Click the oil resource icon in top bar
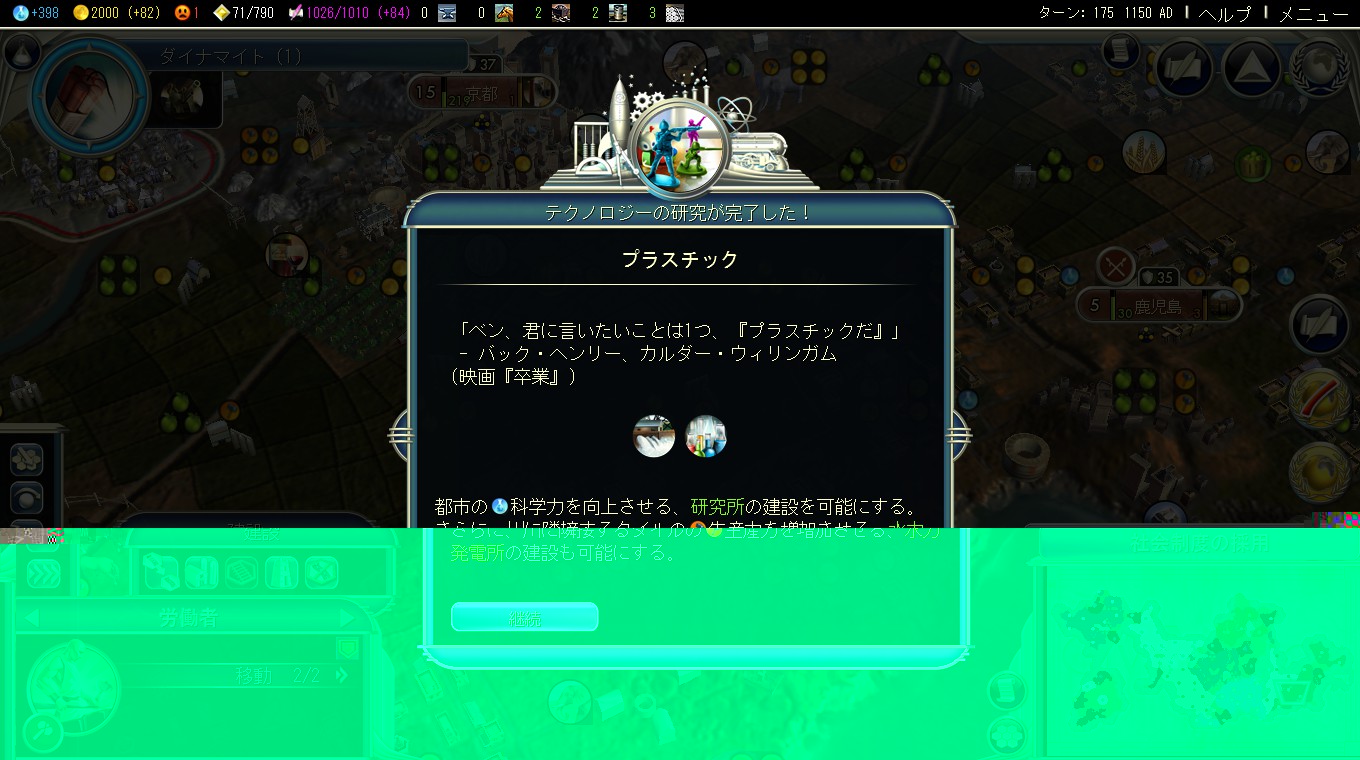The height and width of the screenshot is (760, 1360). (618, 13)
